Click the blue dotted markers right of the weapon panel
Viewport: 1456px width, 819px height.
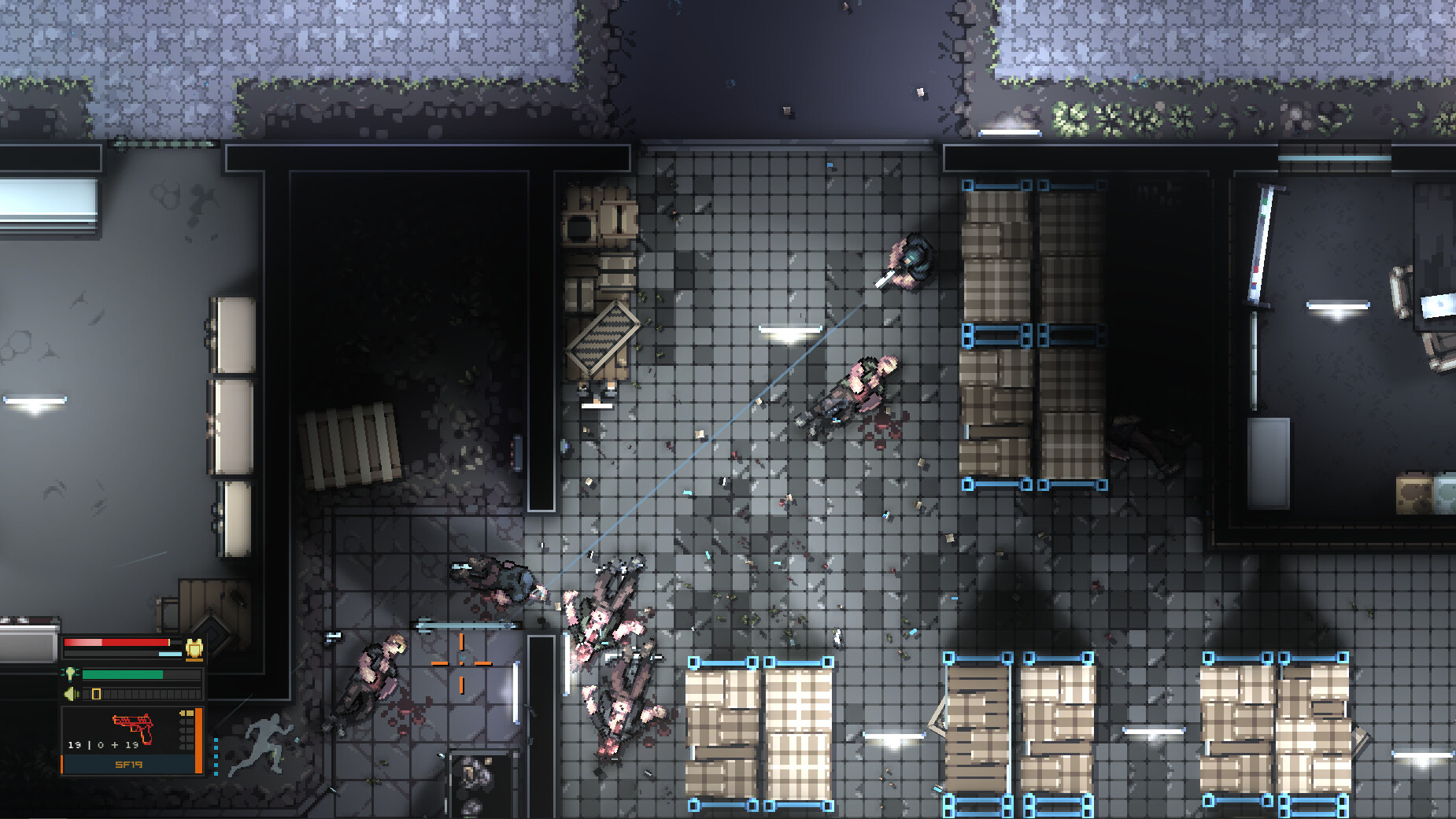pos(216,756)
